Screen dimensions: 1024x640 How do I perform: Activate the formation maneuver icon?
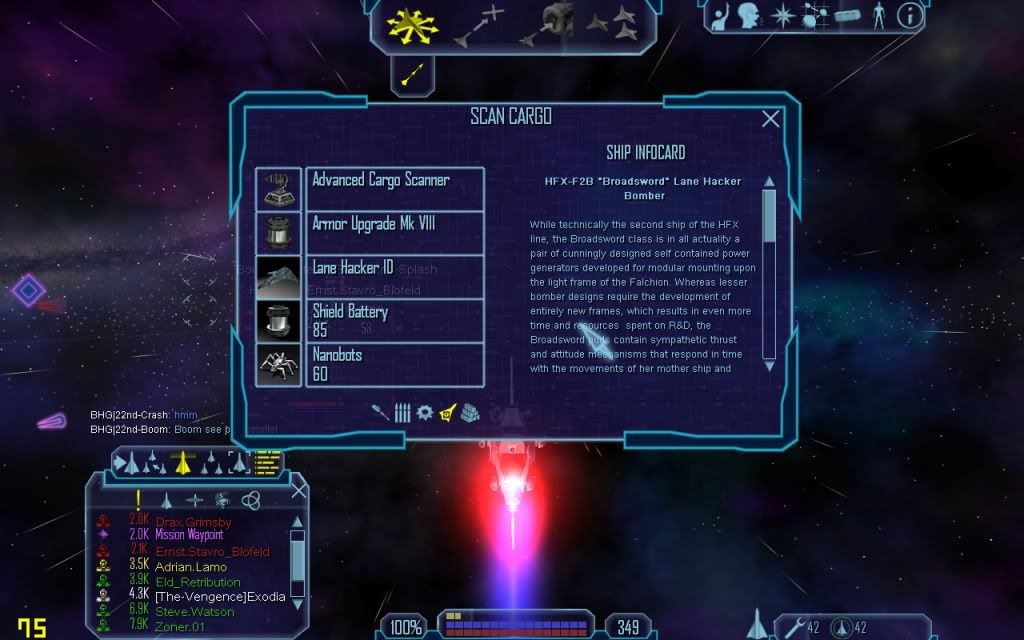pyautogui.click(x=610, y=22)
